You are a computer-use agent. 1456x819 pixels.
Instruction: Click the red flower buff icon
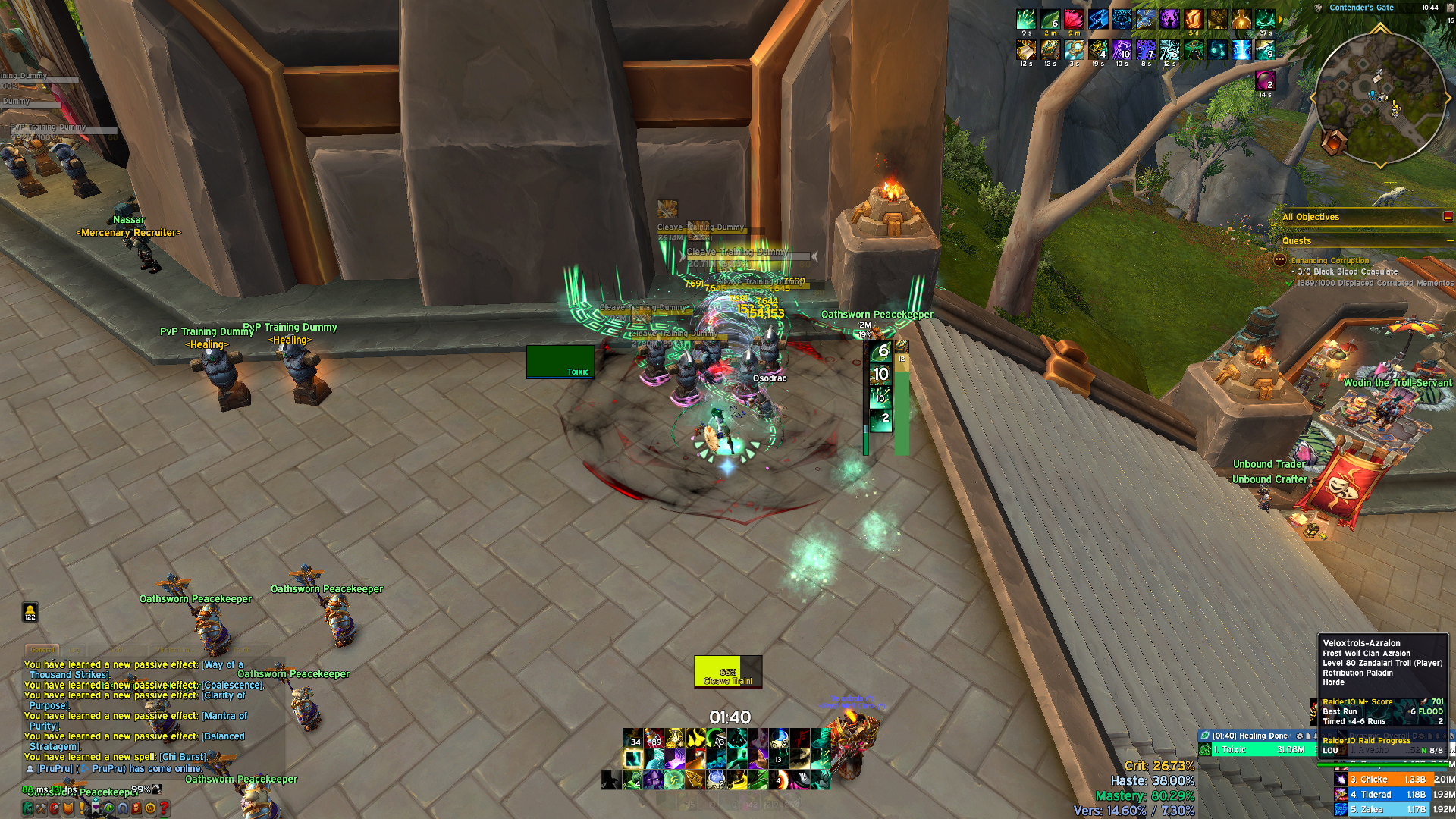pos(1073,20)
